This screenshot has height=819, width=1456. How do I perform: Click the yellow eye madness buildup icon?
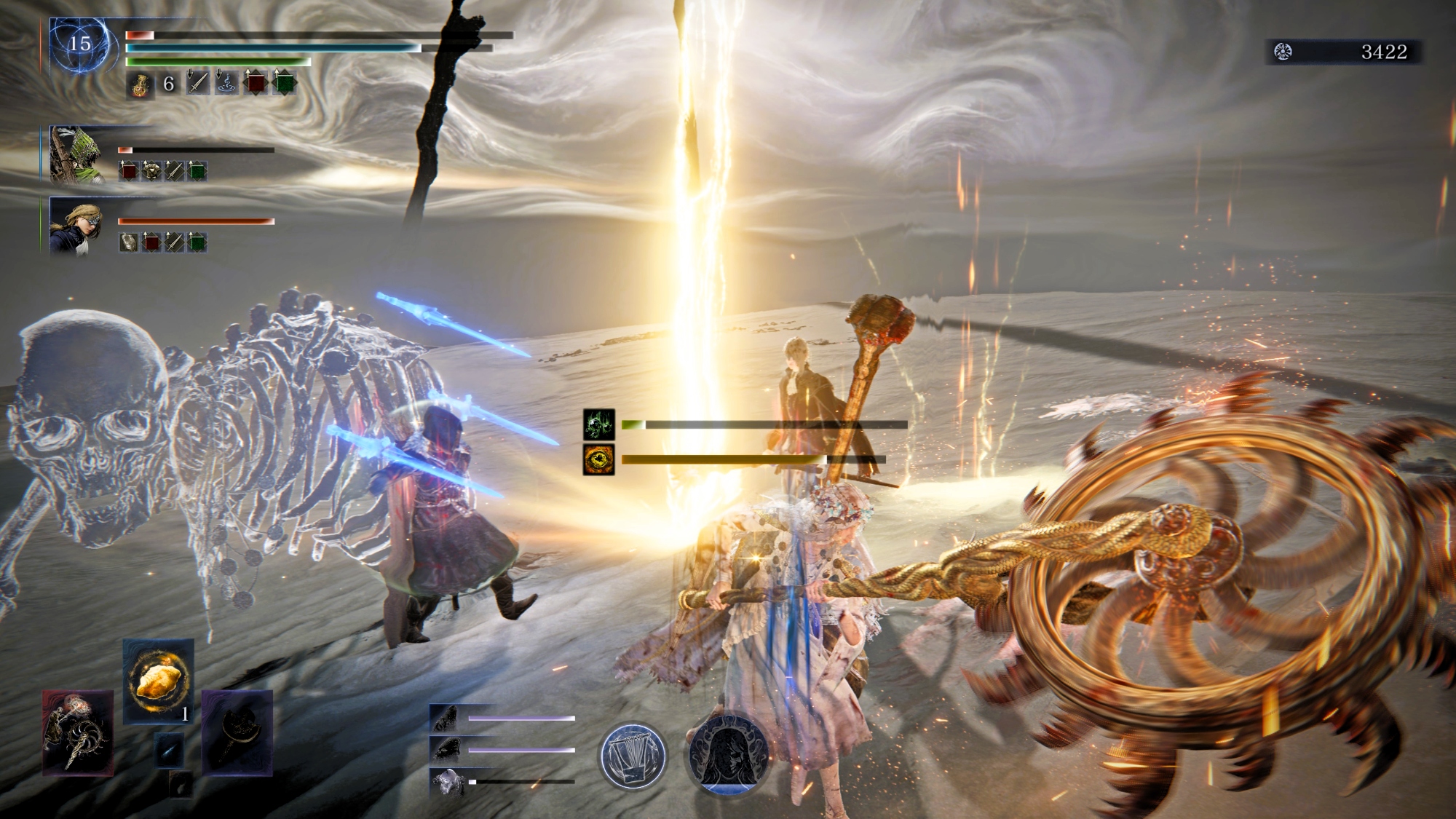click(x=598, y=459)
